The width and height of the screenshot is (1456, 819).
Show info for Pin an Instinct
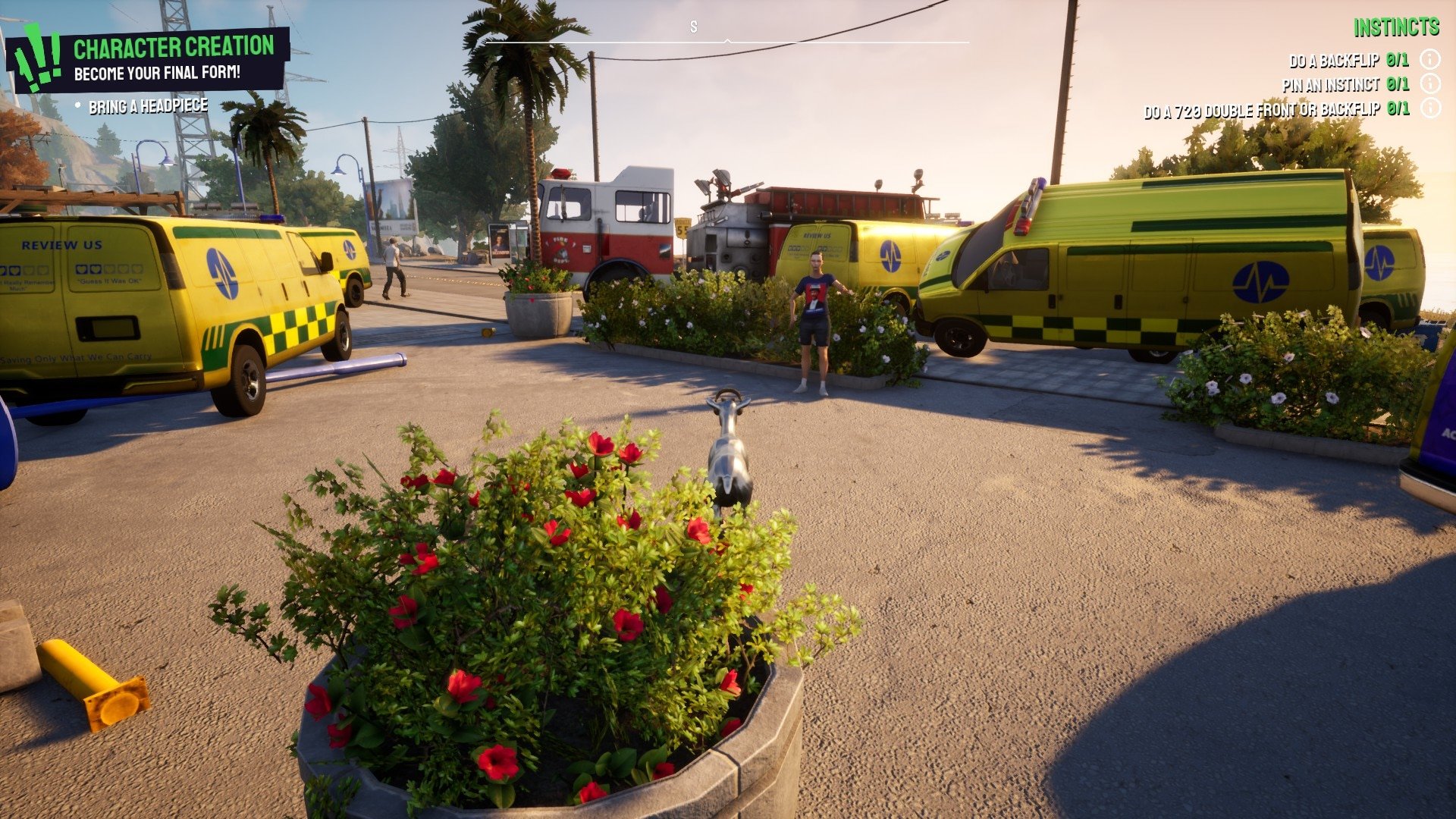(x=1429, y=83)
